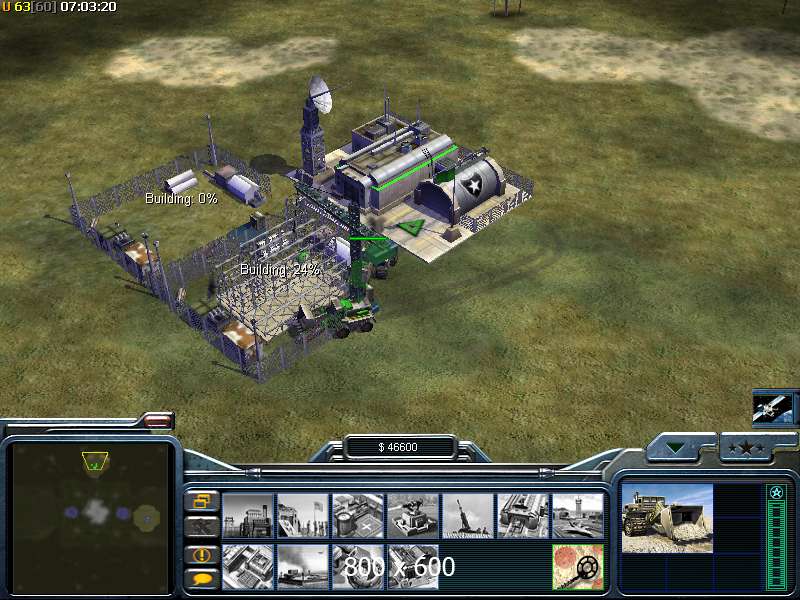Build the Cold Fusion Reactor power plant
This screenshot has height=600, width=800.
pos(247,516)
